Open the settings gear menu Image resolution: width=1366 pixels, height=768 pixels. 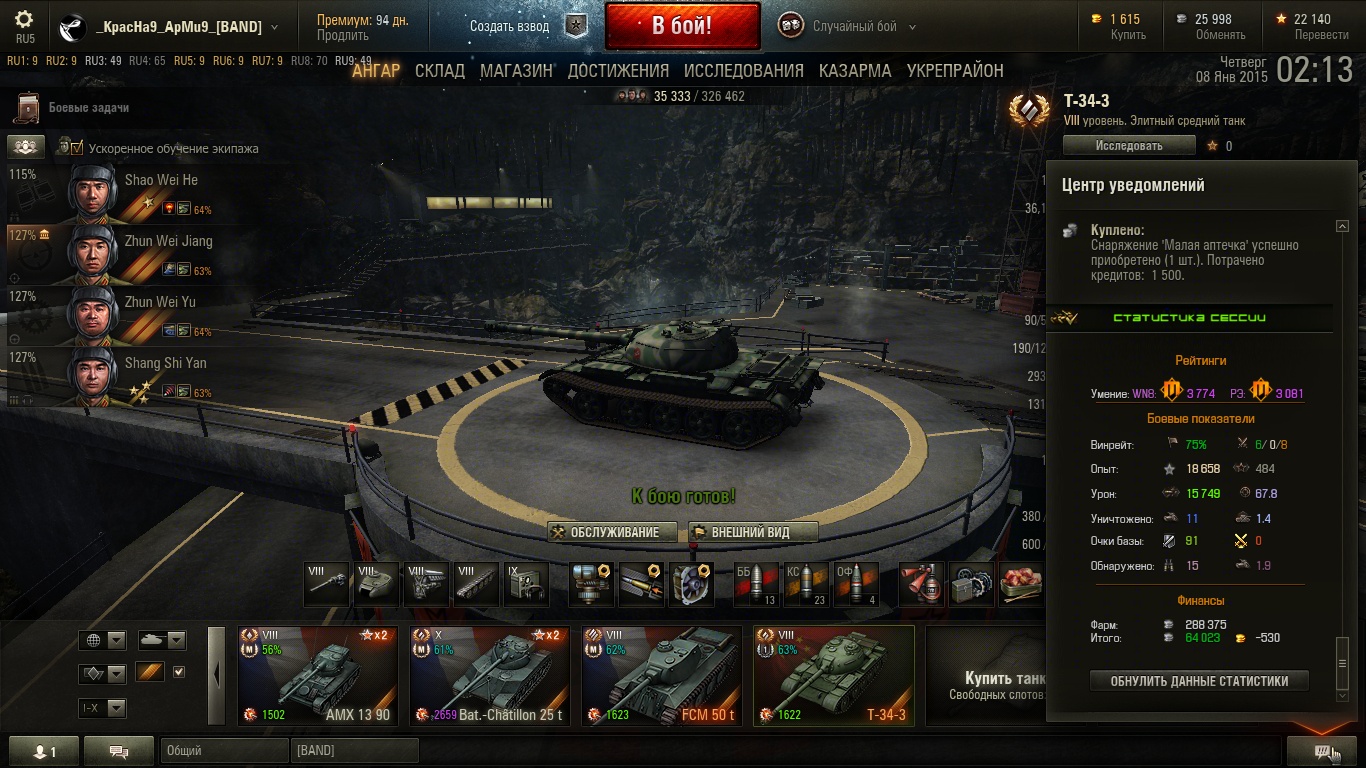point(24,20)
